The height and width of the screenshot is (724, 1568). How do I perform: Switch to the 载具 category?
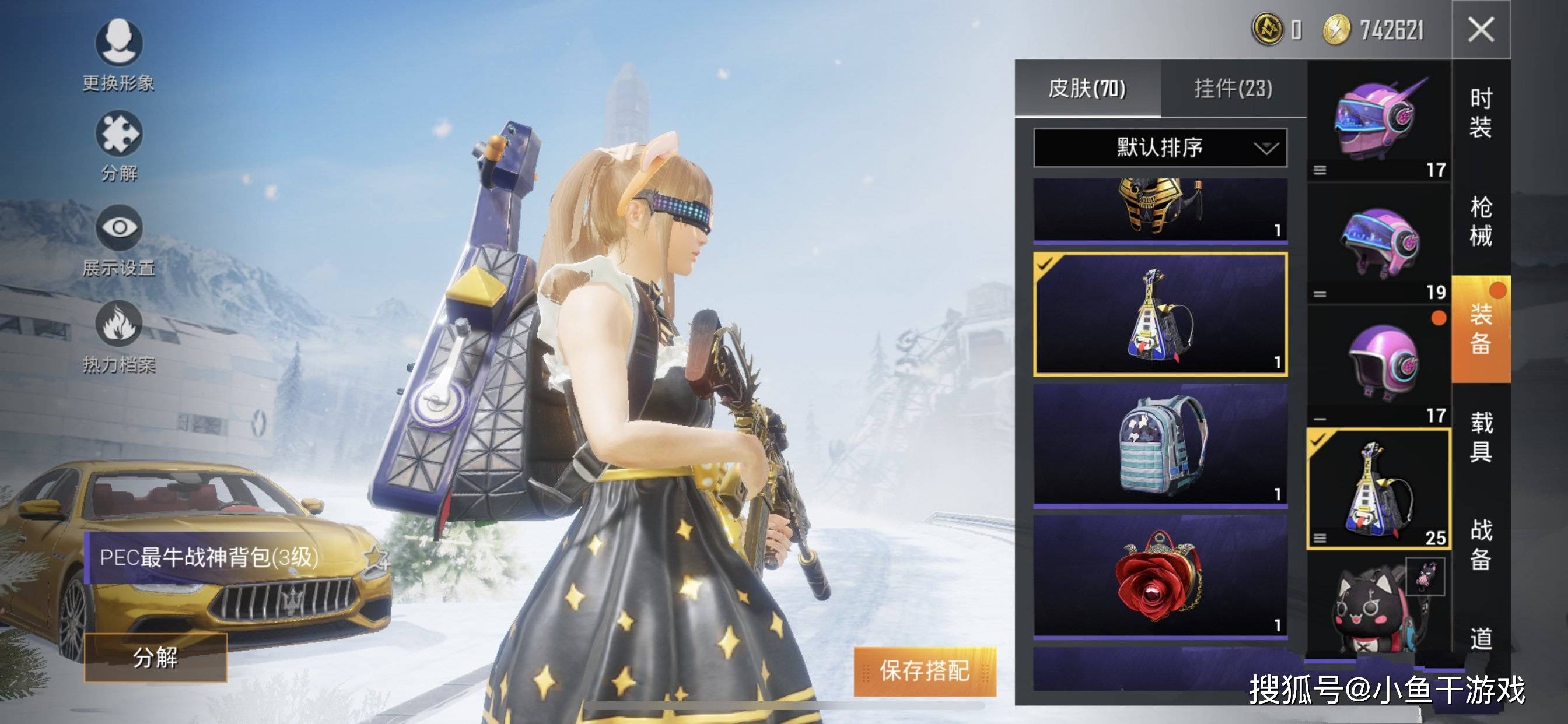(1481, 436)
